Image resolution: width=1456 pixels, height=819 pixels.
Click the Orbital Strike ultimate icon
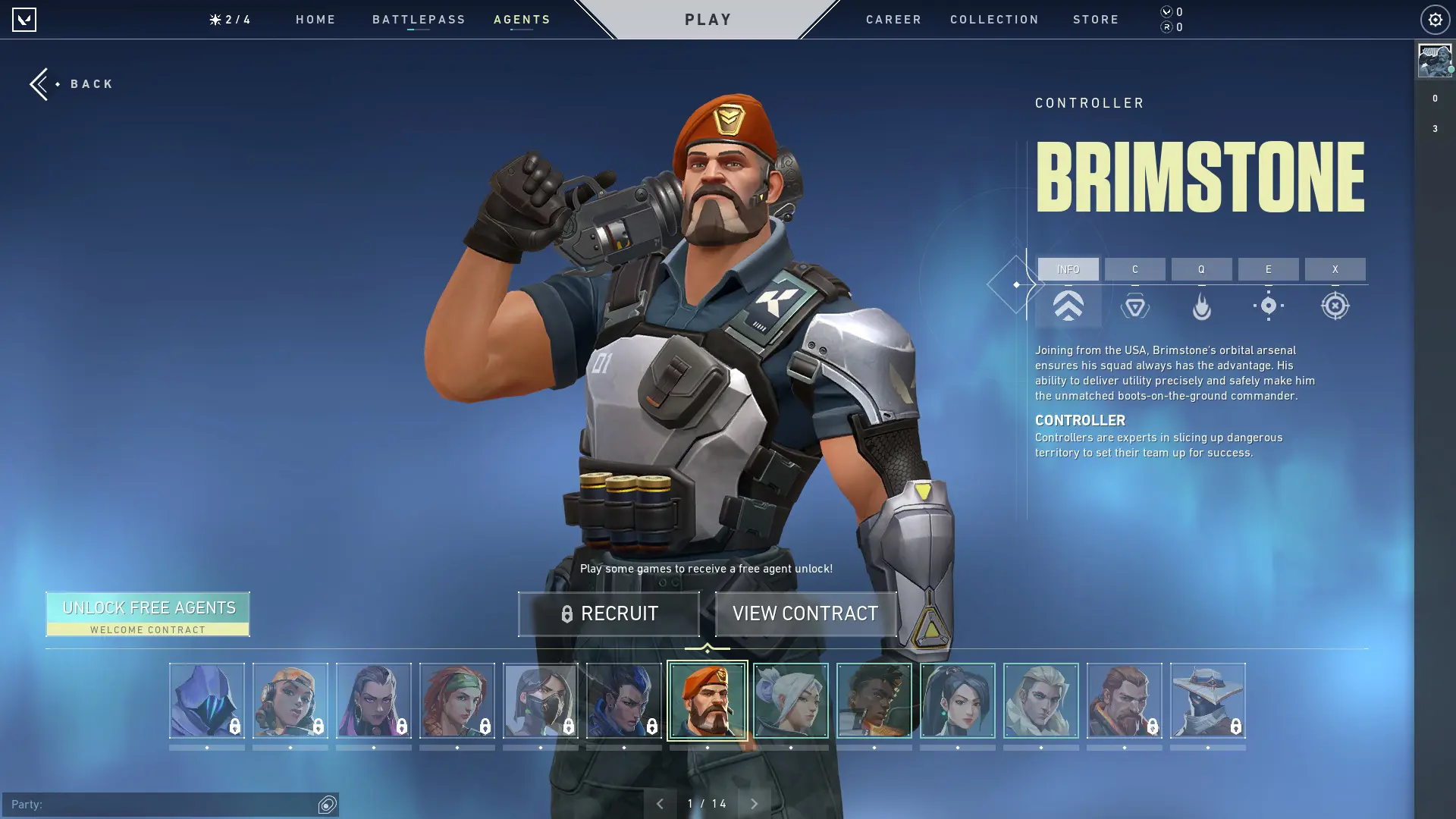[1335, 306]
